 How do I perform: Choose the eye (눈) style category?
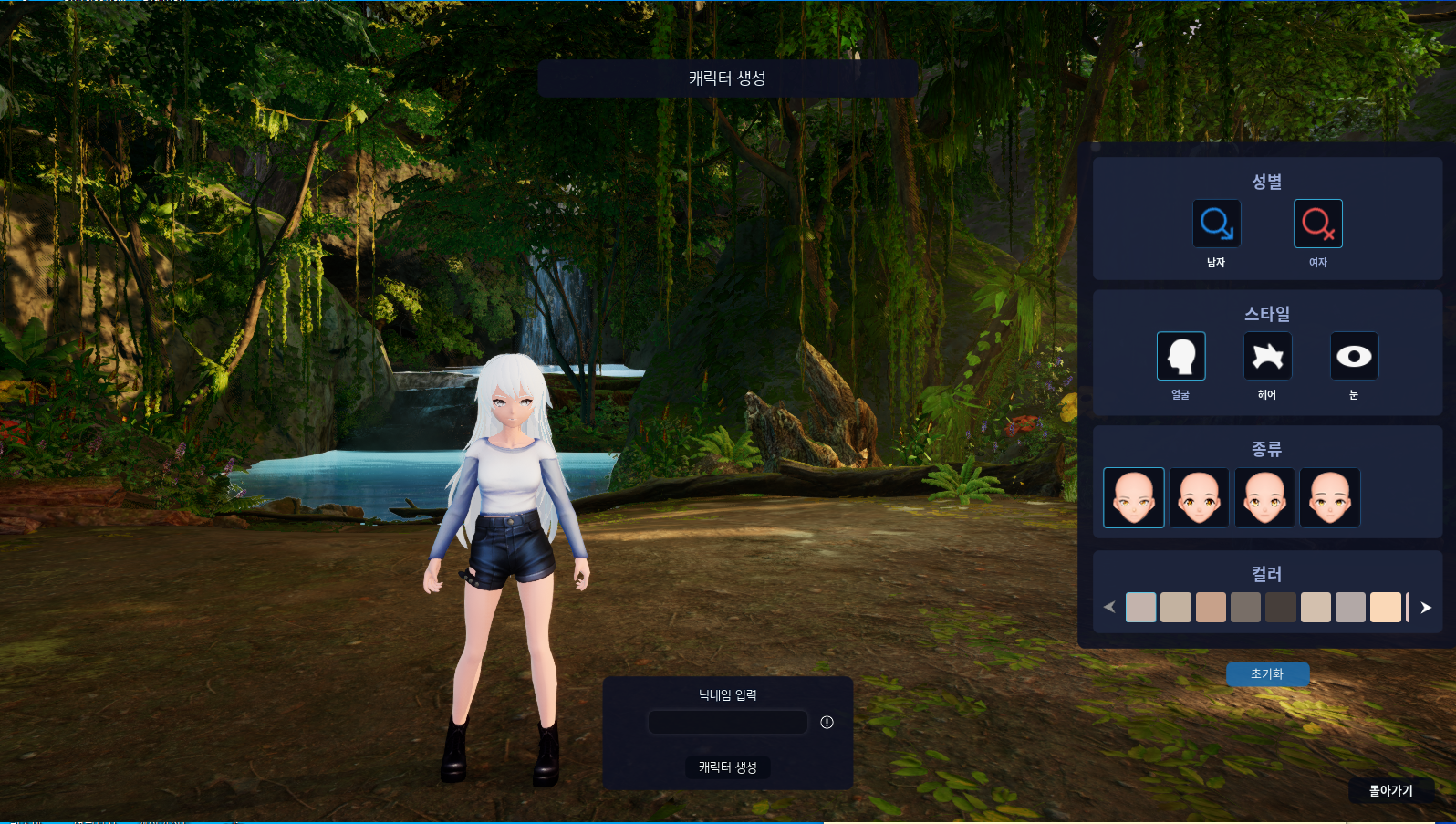tap(1354, 356)
